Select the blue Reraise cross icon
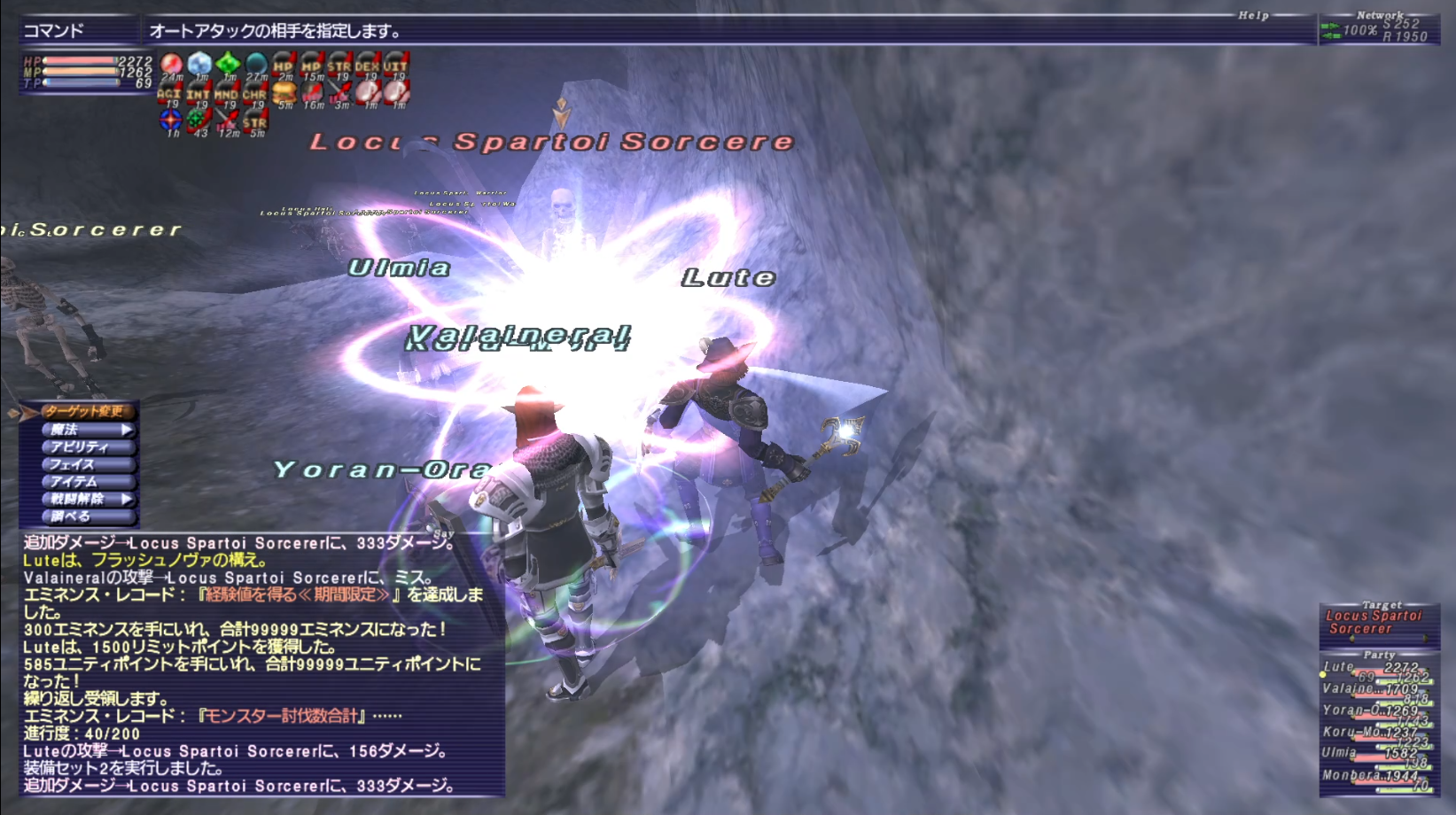Image resolution: width=1456 pixels, height=815 pixels. coord(170,120)
